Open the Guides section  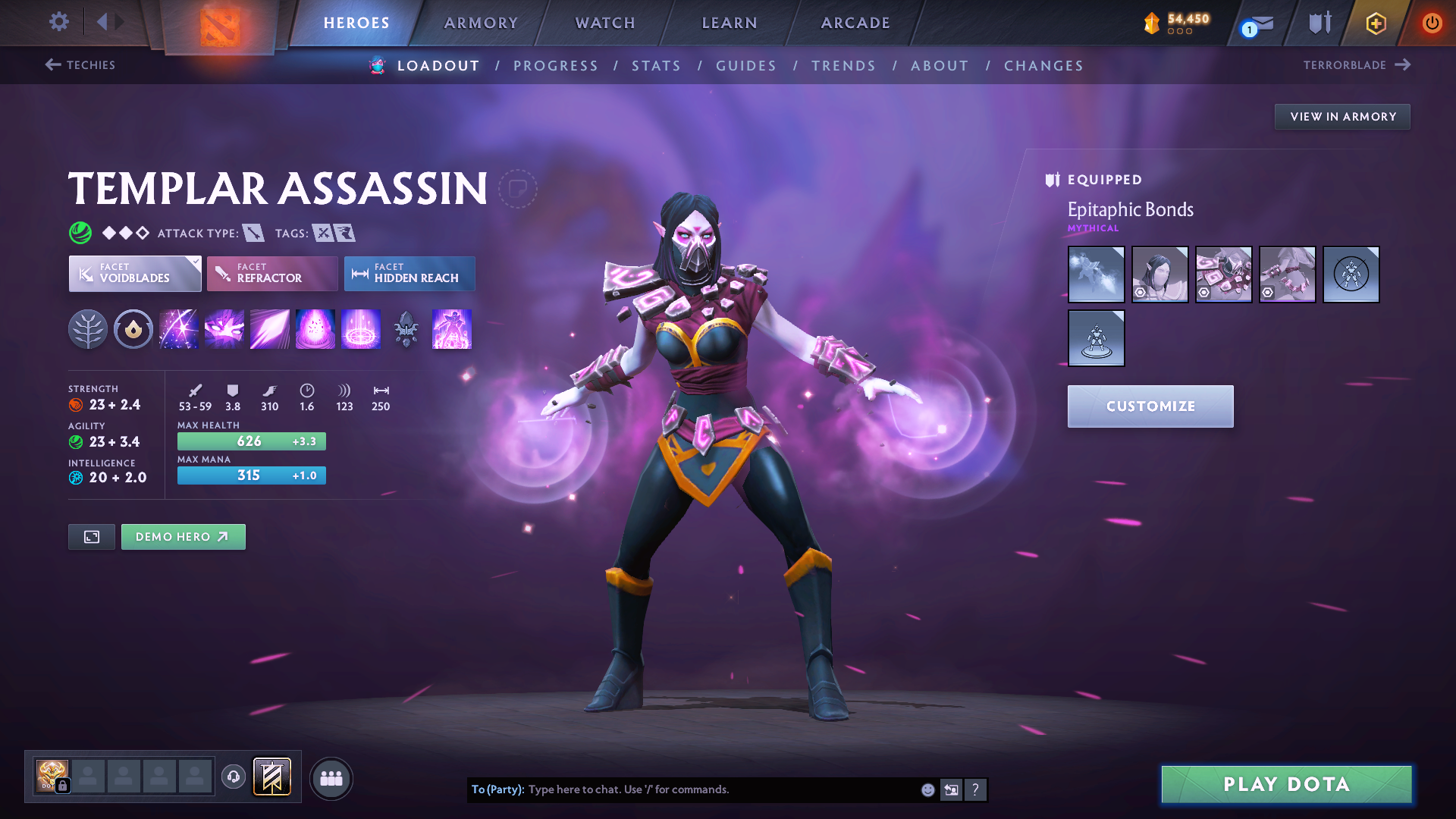pos(746,66)
